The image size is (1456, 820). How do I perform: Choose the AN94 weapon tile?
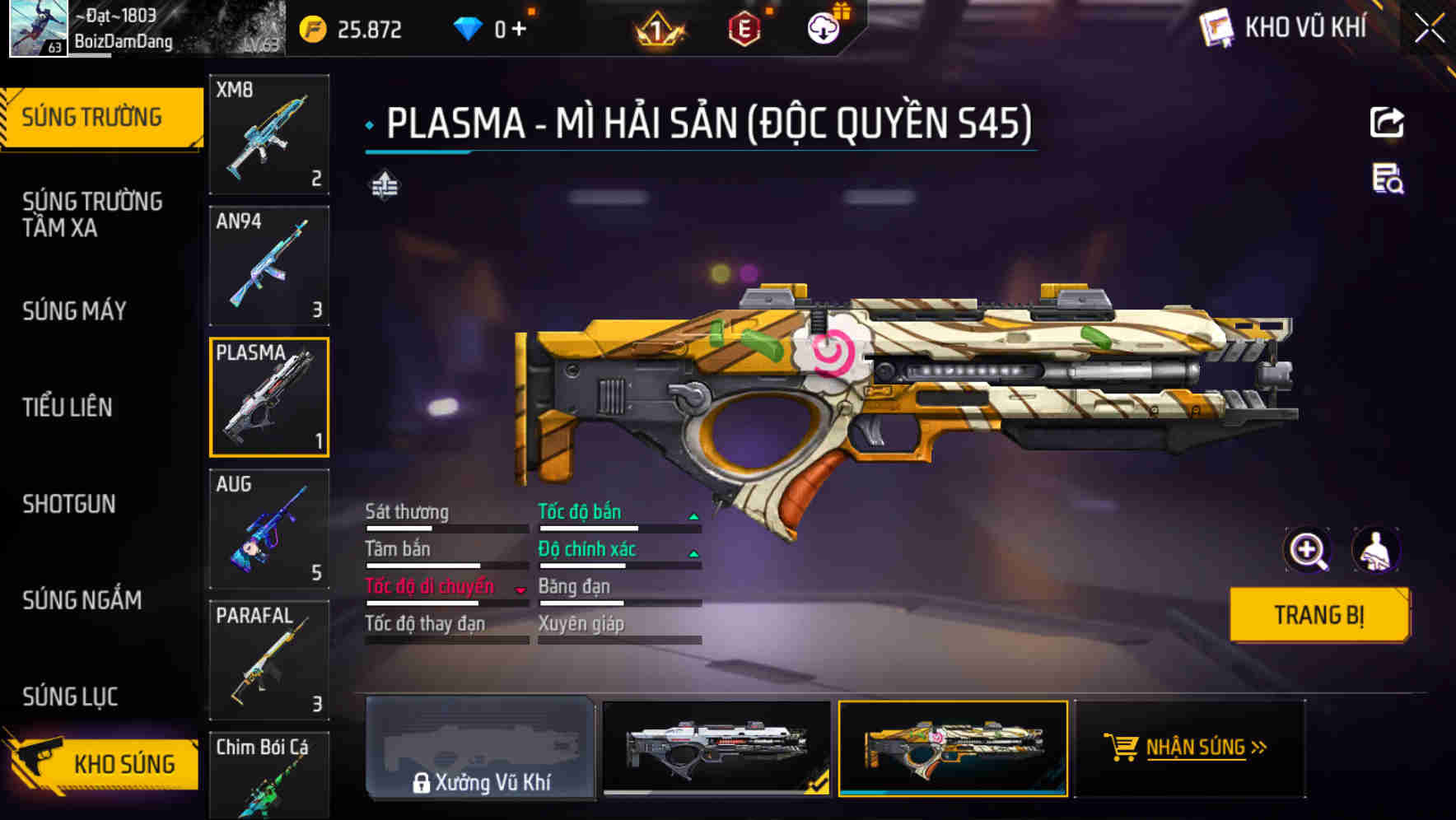269,265
